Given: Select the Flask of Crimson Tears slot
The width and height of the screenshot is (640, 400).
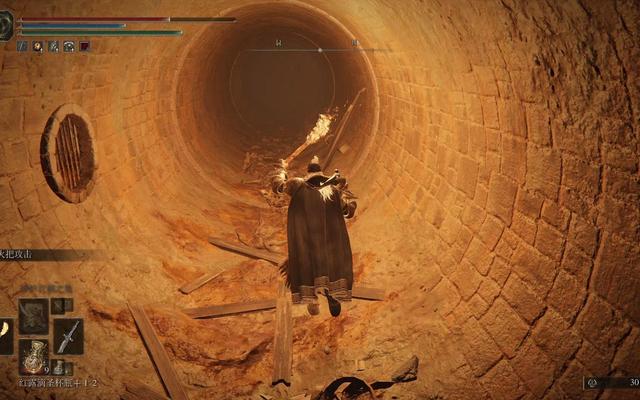Looking at the screenshot, I should pos(34,356).
